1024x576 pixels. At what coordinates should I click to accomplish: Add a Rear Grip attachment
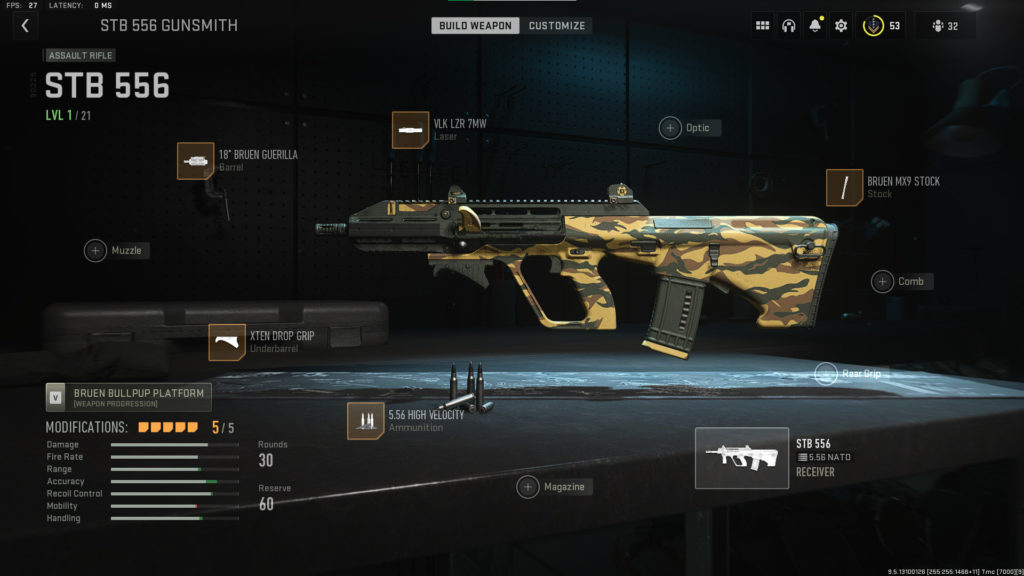826,374
